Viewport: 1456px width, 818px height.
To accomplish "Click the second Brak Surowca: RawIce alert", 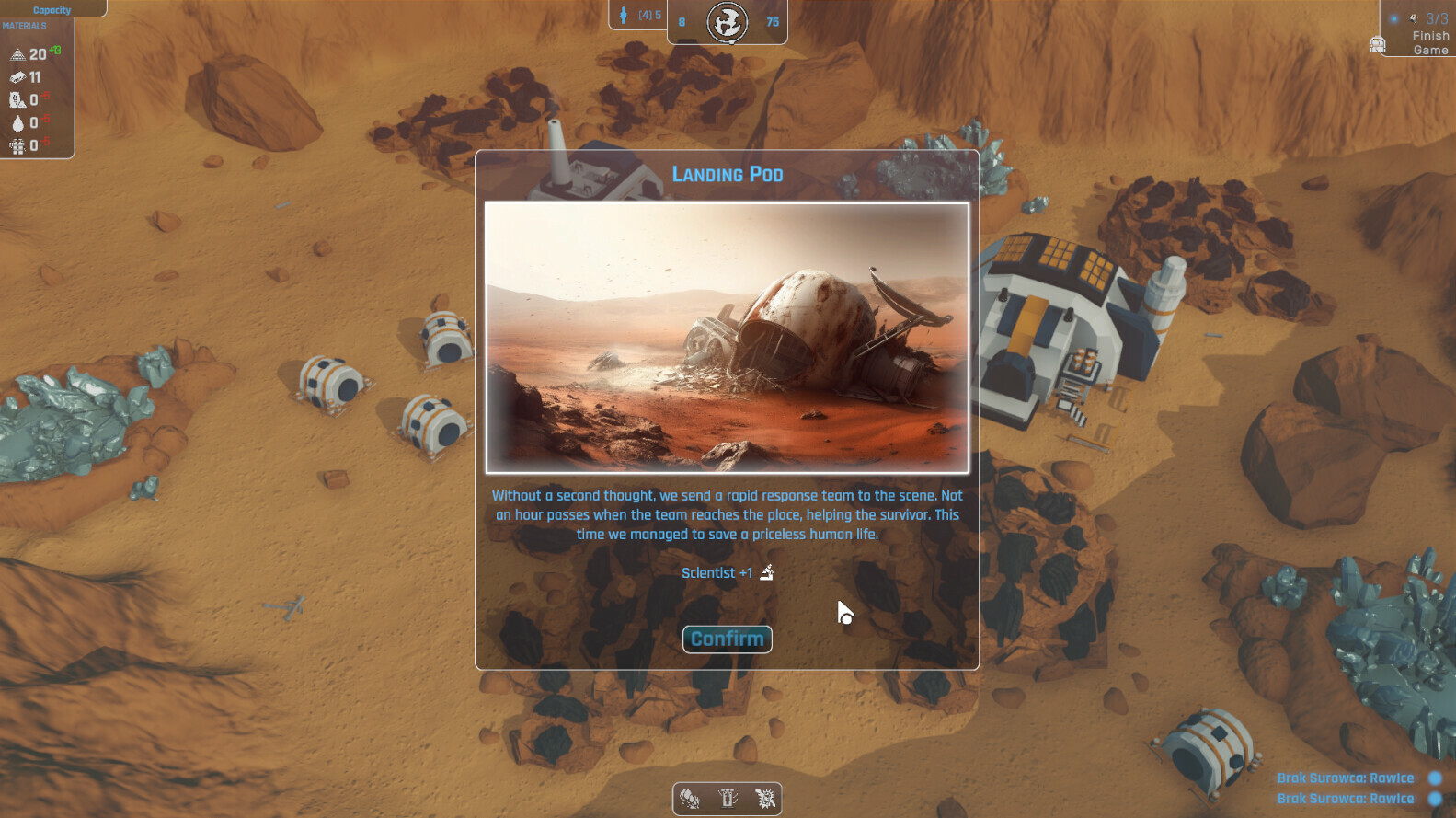I will pyautogui.click(x=1347, y=799).
